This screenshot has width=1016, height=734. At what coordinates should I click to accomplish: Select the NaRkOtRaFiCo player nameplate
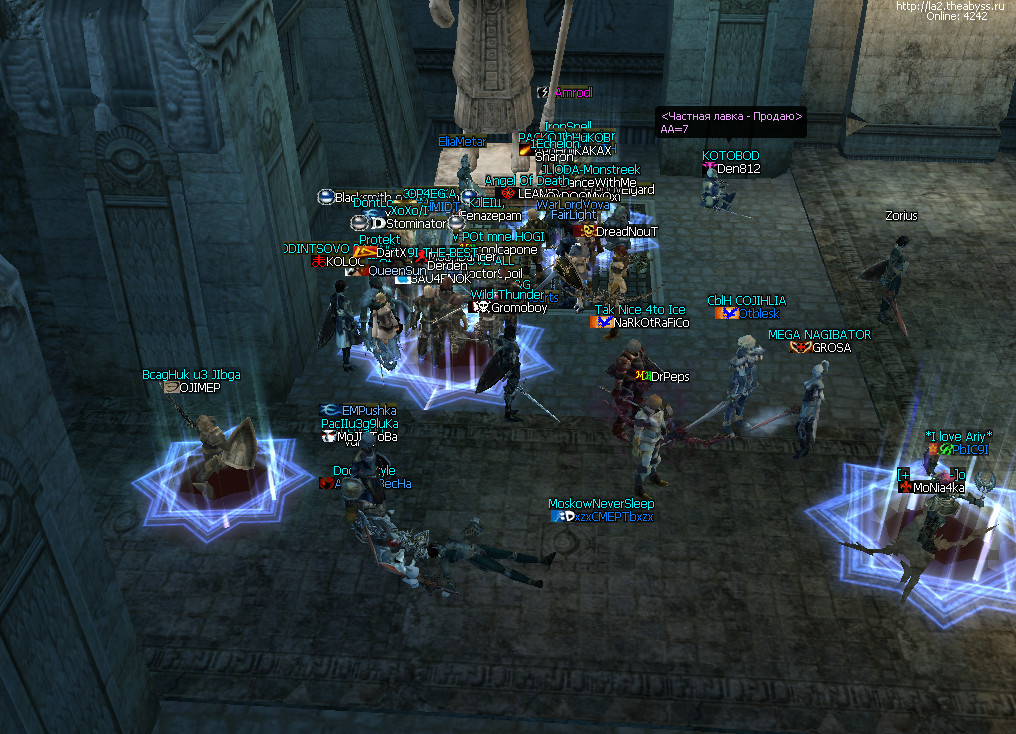click(x=651, y=323)
